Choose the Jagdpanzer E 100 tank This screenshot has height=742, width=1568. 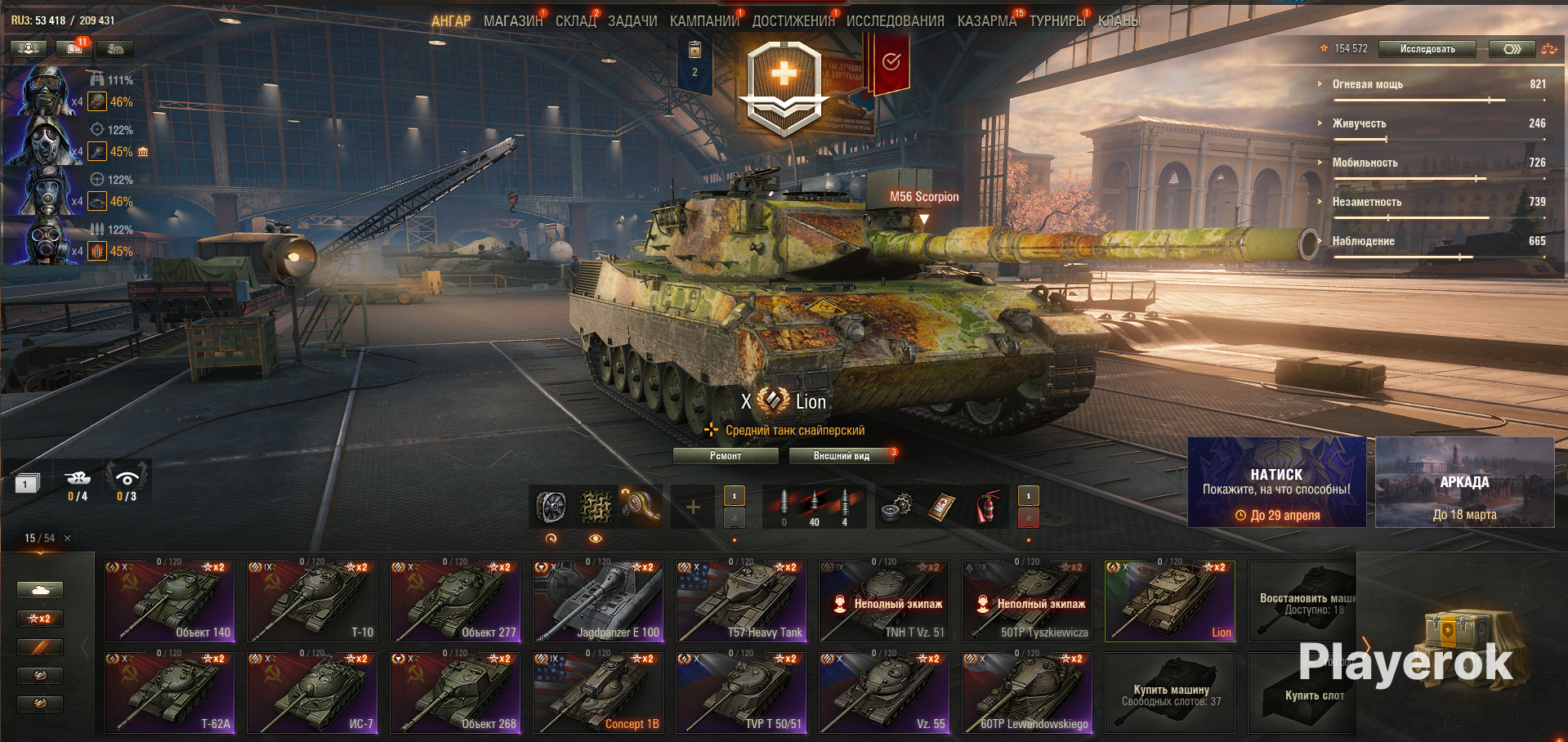597,601
